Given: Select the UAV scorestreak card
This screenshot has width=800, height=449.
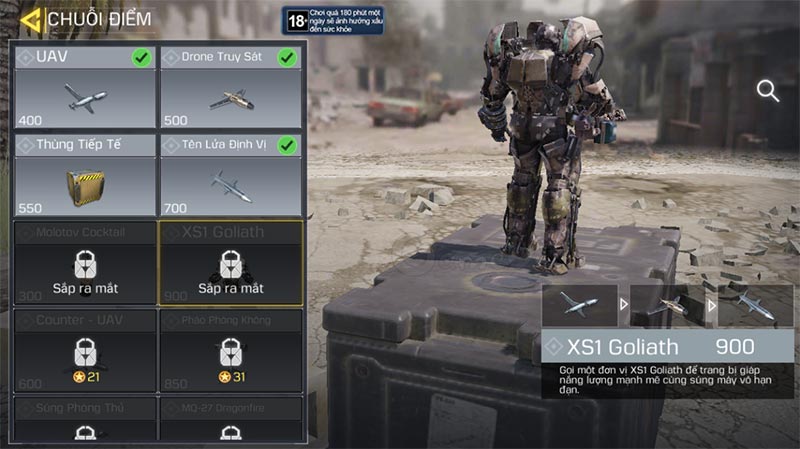Looking at the screenshot, I should click(x=84, y=87).
